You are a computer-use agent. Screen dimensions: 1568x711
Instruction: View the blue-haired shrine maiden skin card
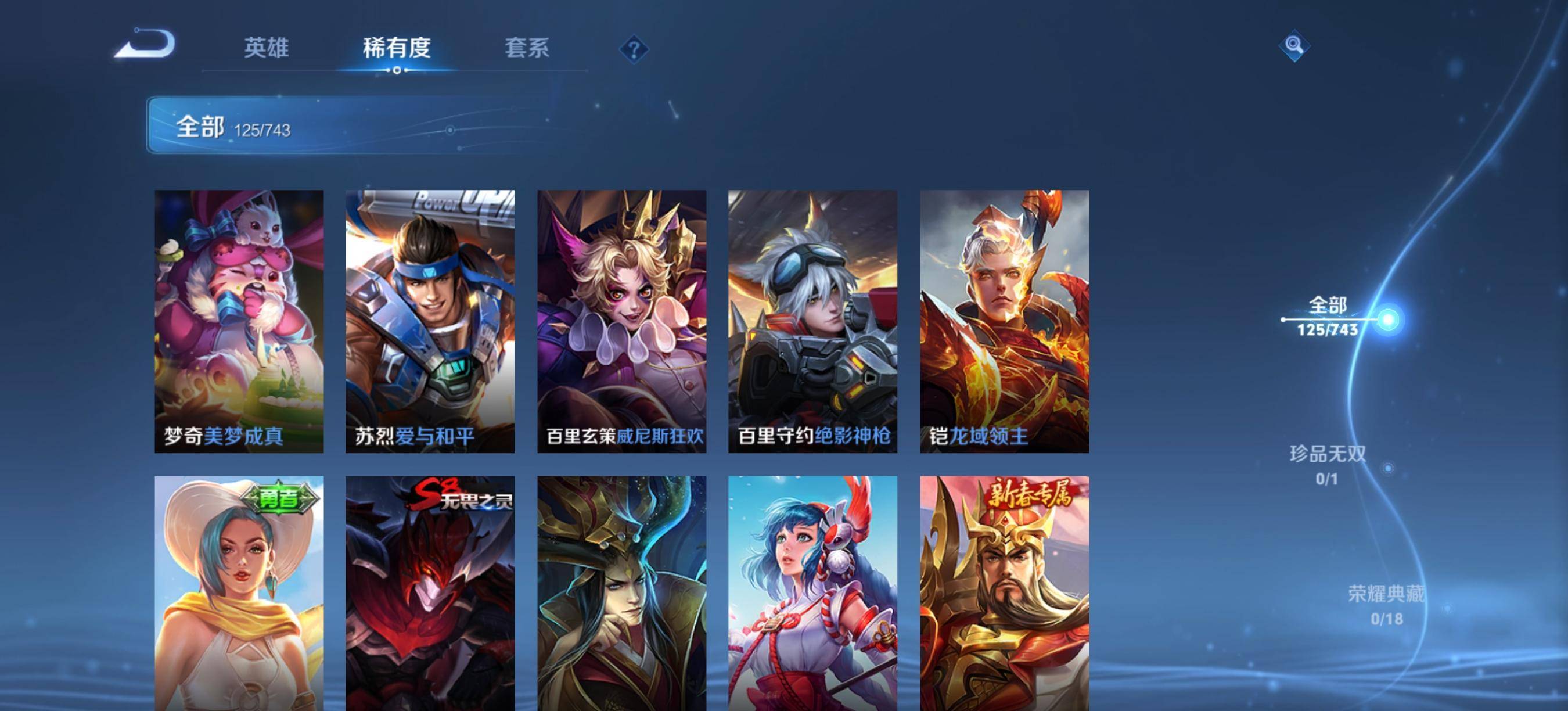tap(812, 594)
